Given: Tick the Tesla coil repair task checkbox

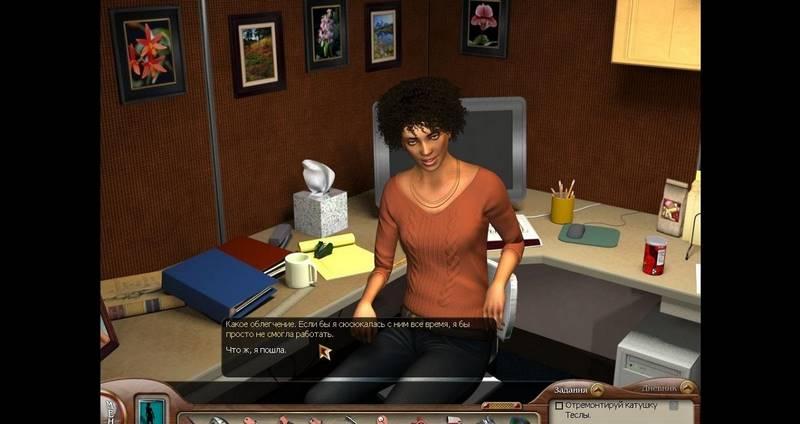Looking at the screenshot, I should click(x=559, y=406).
